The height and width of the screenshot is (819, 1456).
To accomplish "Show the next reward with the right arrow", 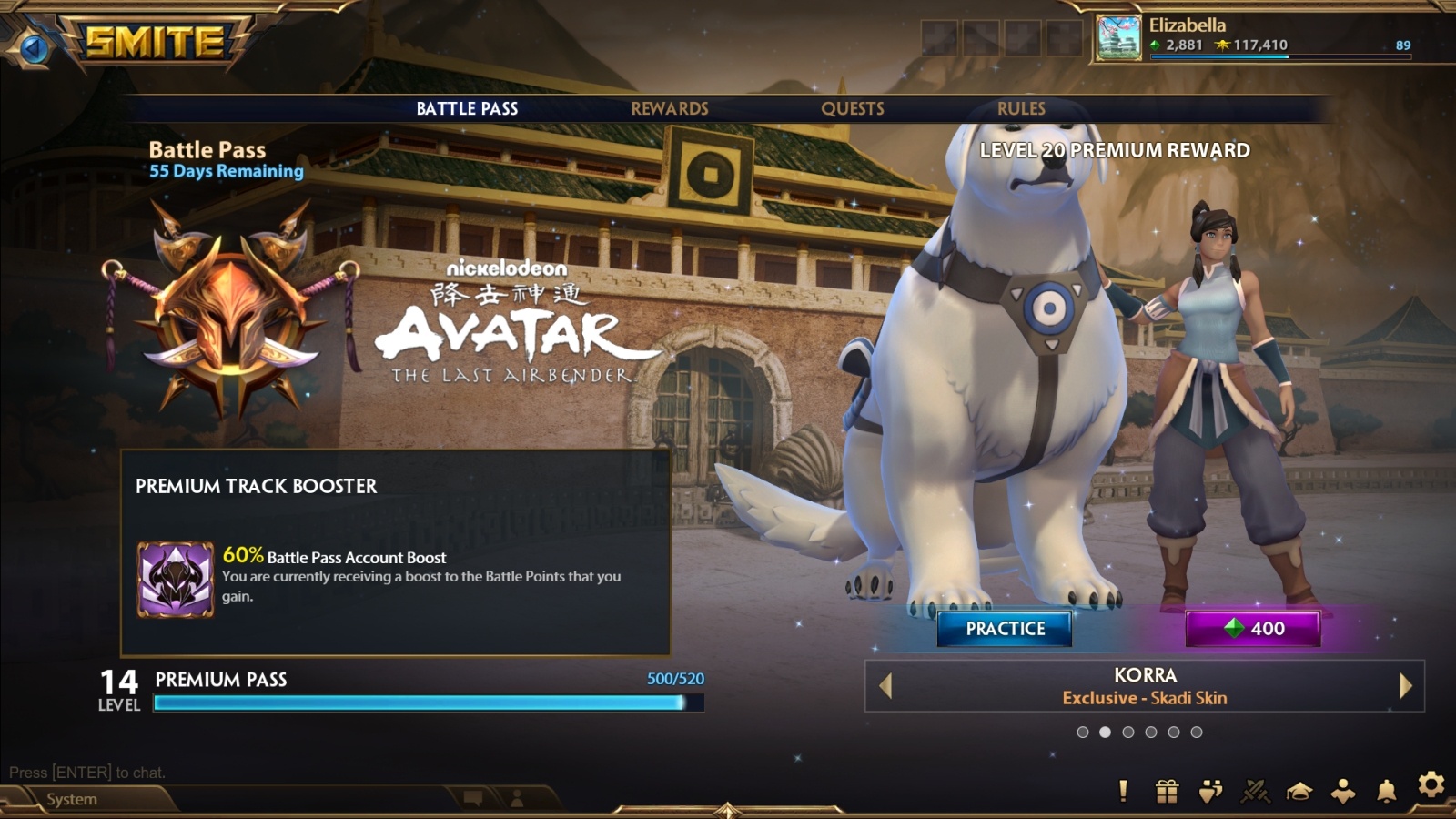I will point(1405,686).
